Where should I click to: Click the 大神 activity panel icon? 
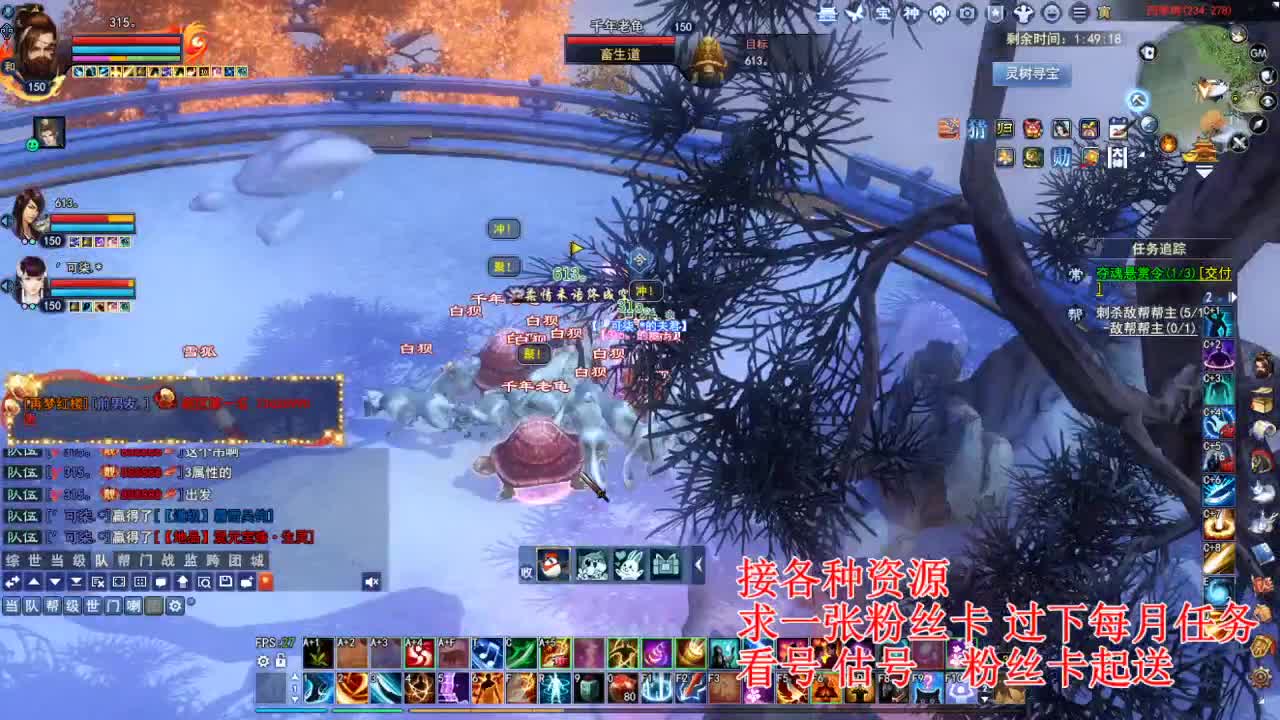[x=1118, y=157]
